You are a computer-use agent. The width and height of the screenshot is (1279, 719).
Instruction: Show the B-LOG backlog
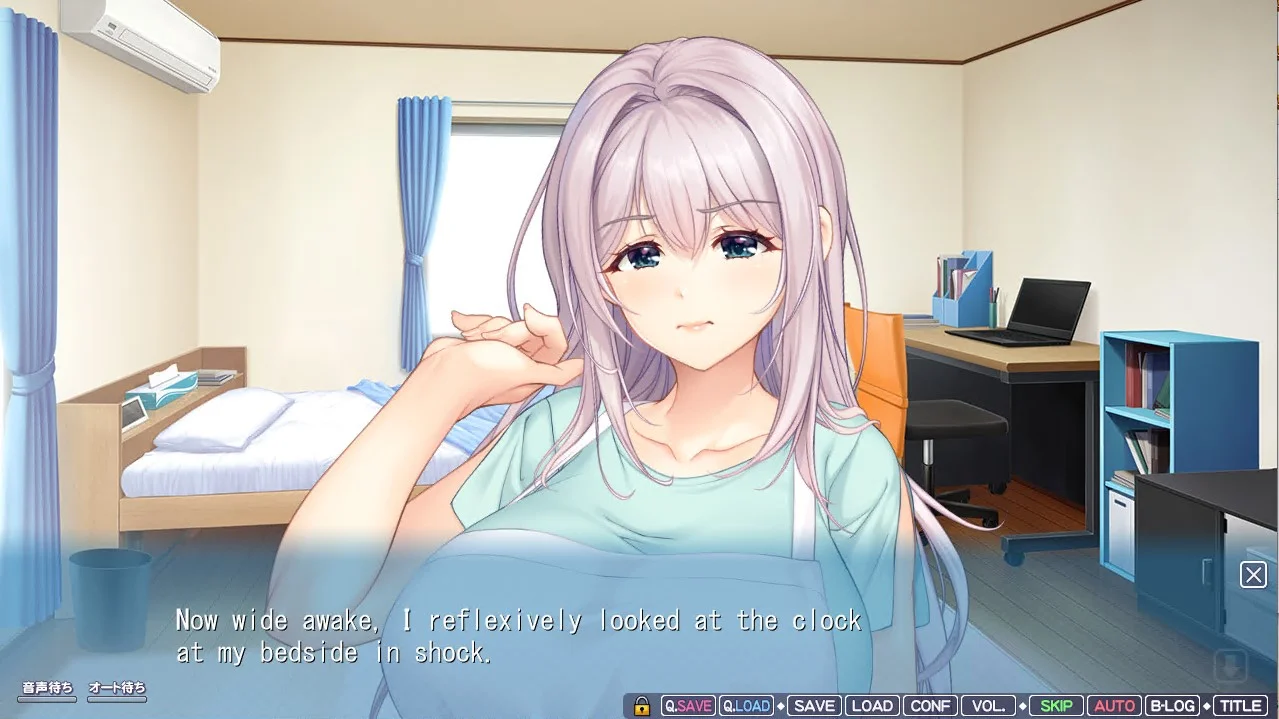1172,706
